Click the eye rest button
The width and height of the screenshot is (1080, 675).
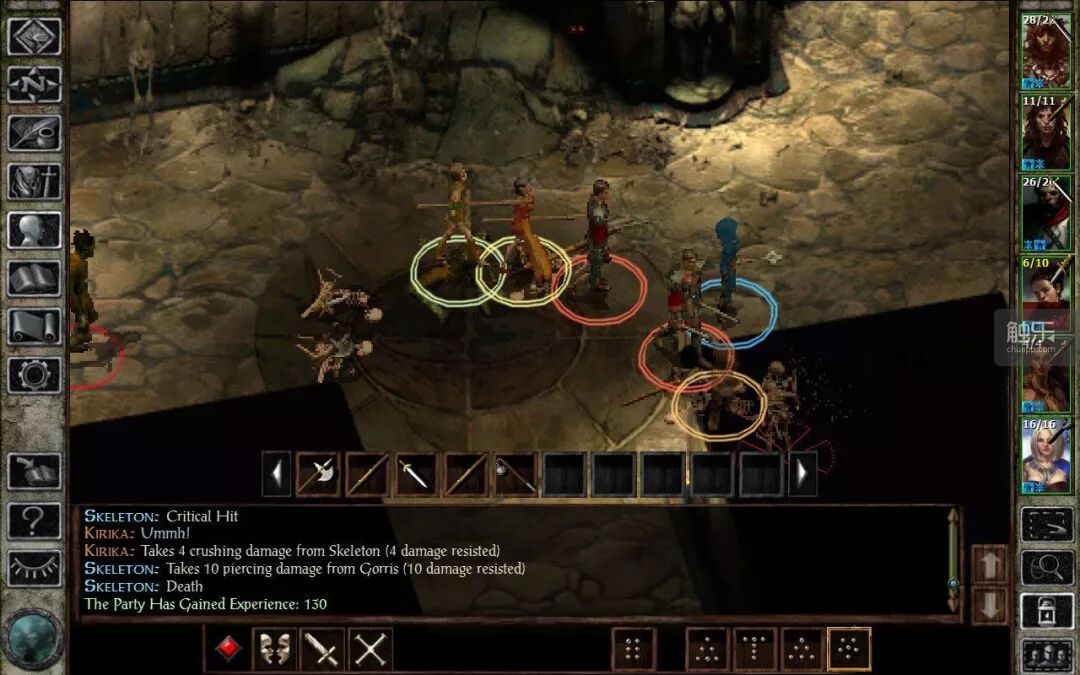34,568
